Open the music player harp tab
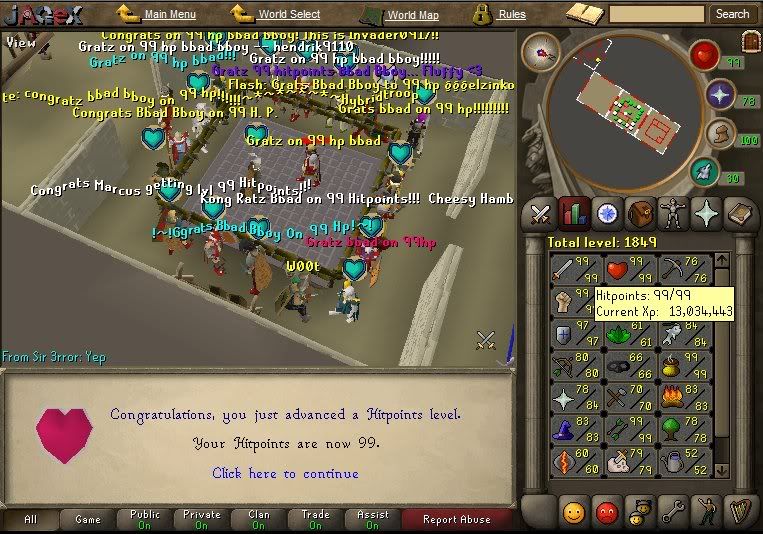Viewport: 763px width, 534px height. (738, 511)
